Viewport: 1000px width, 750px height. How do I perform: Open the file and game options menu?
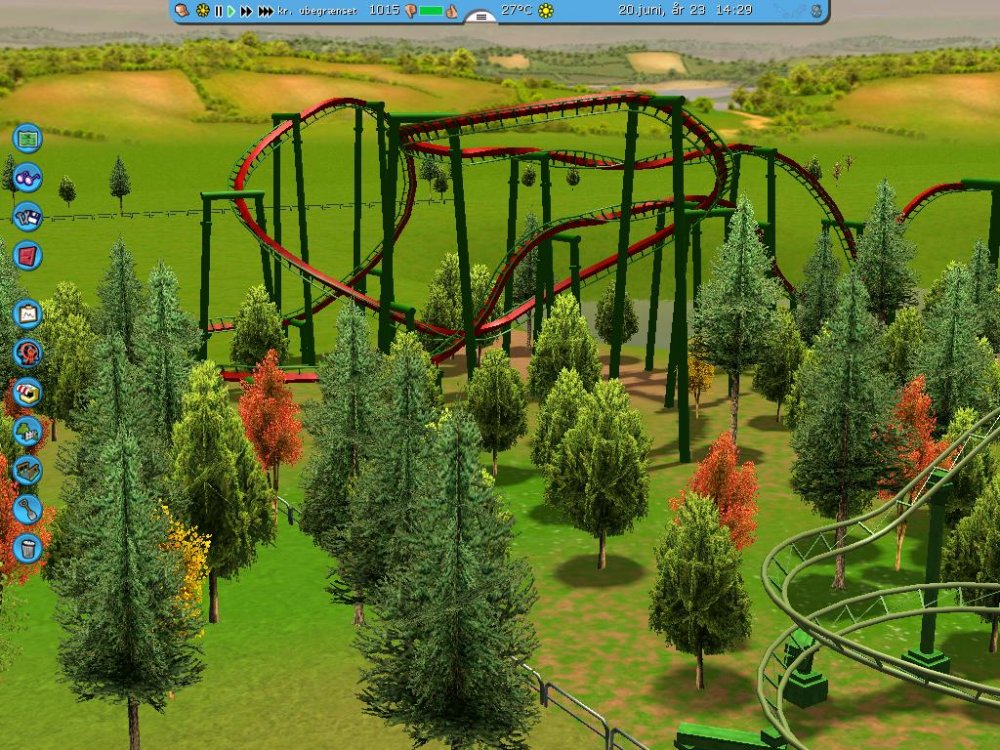27,216
